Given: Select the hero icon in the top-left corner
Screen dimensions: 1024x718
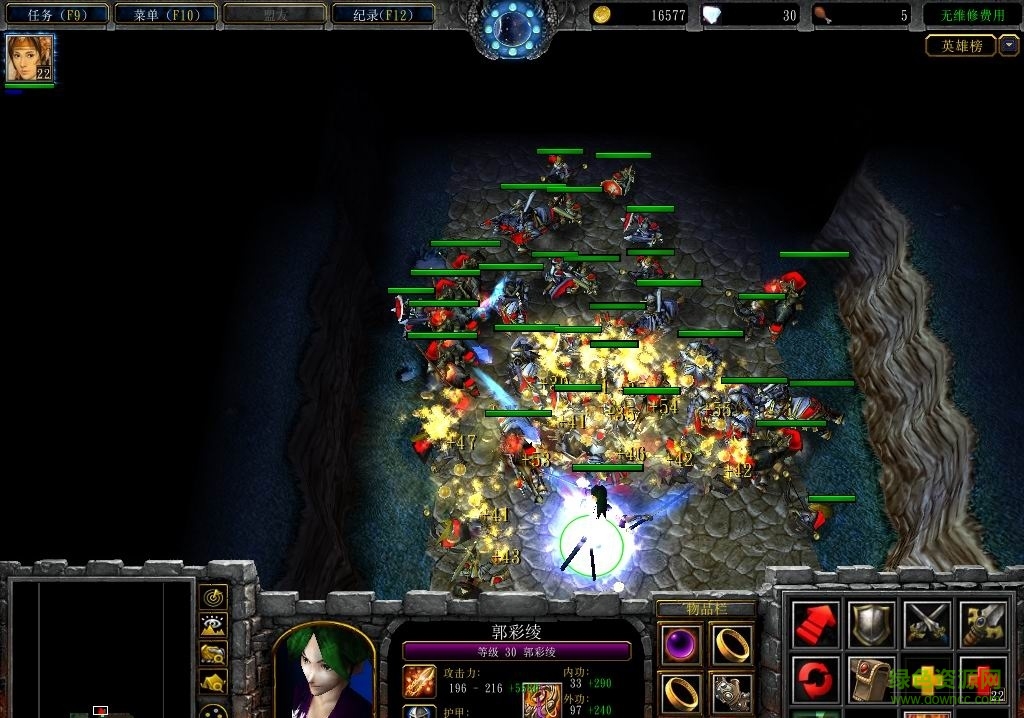Looking at the screenshot, I should click(x=30, y=59).
